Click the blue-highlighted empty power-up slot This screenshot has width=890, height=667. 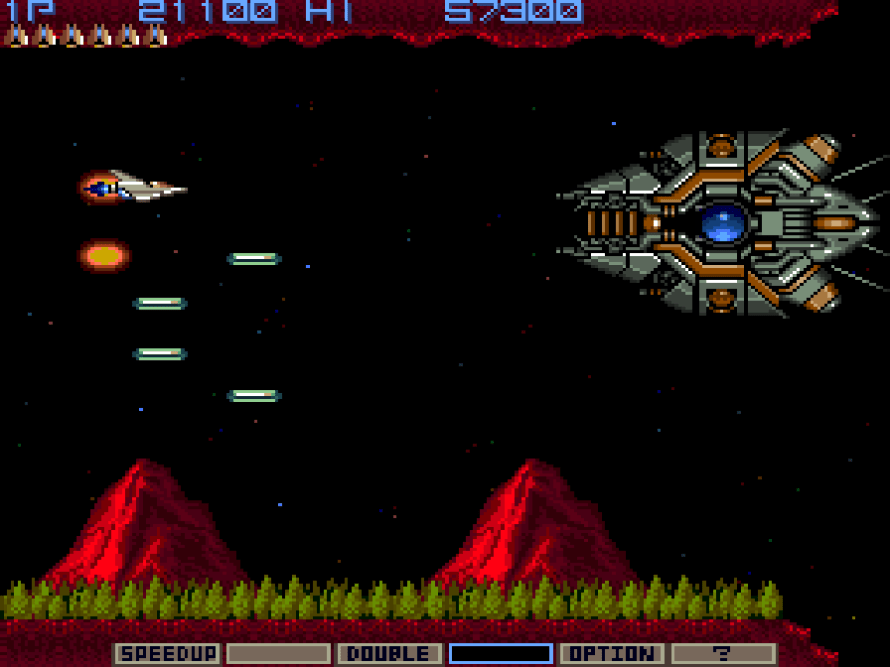click(x=500, y=654)
